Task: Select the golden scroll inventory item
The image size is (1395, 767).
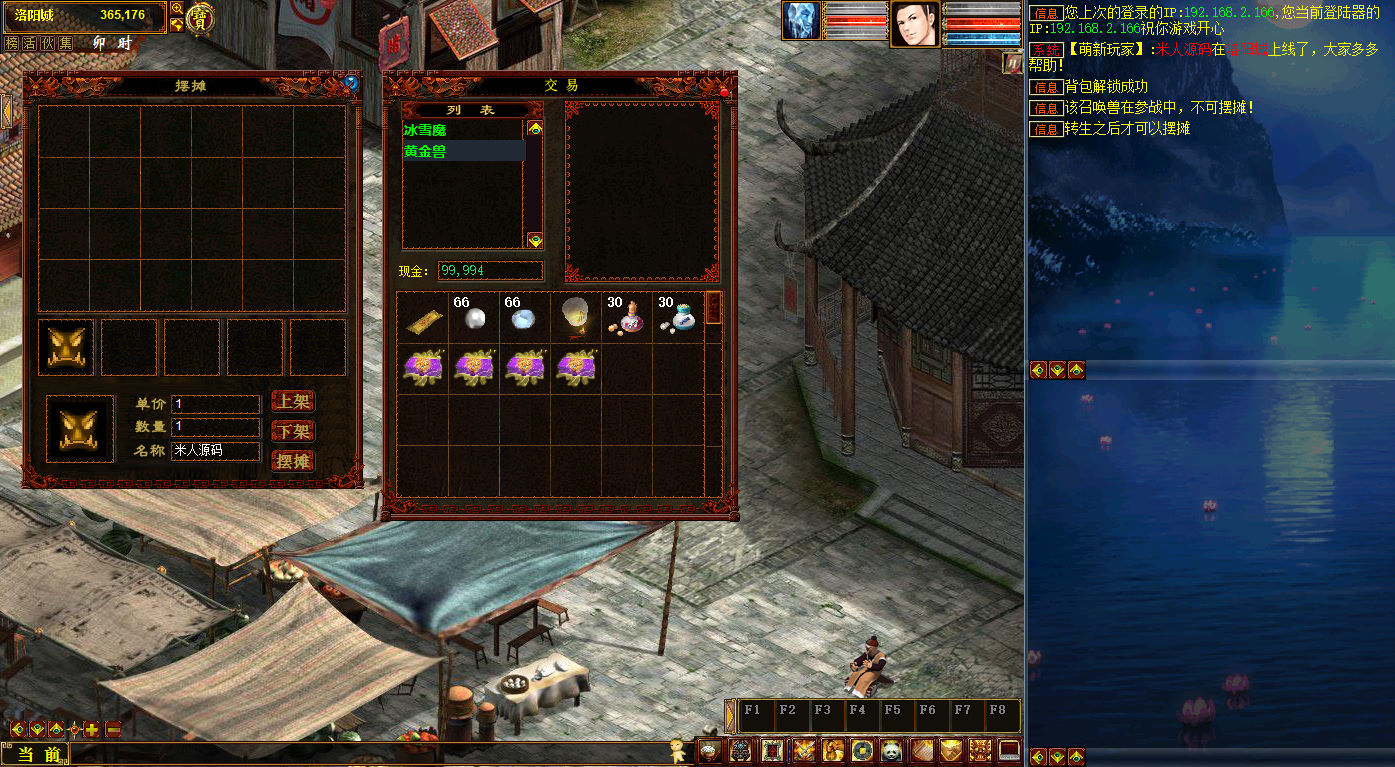Action: coord(424,319)
